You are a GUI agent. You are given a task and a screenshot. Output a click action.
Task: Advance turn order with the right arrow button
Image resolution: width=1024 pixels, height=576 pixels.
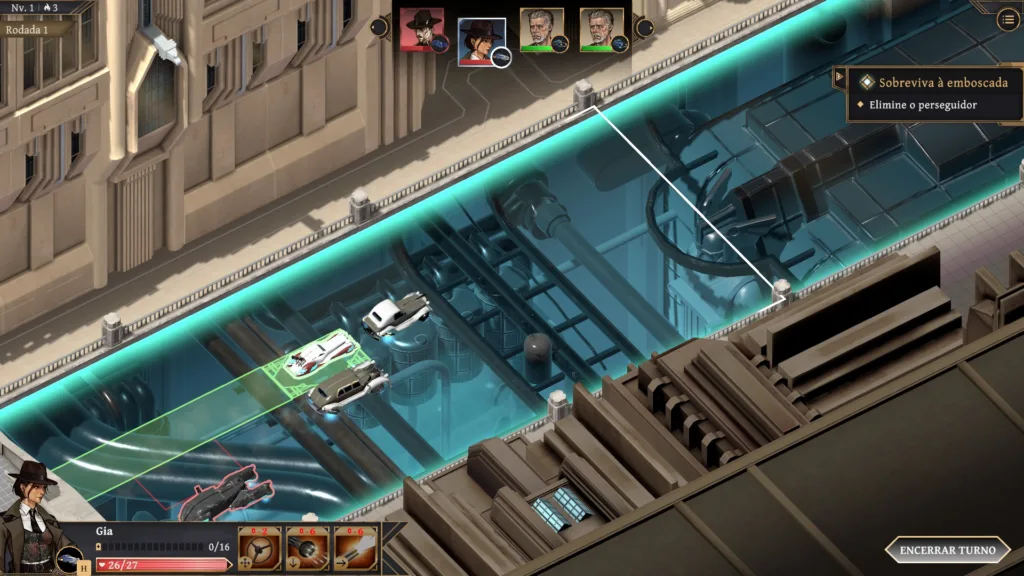[x=645, y=27]
